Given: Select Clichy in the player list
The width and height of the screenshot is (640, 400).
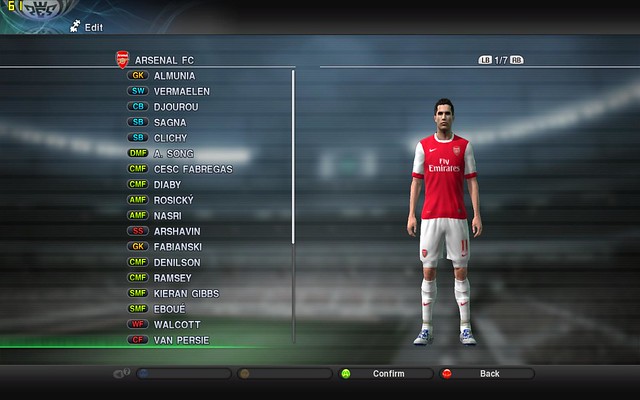Looking at the screenshot, I should [172, 138].
